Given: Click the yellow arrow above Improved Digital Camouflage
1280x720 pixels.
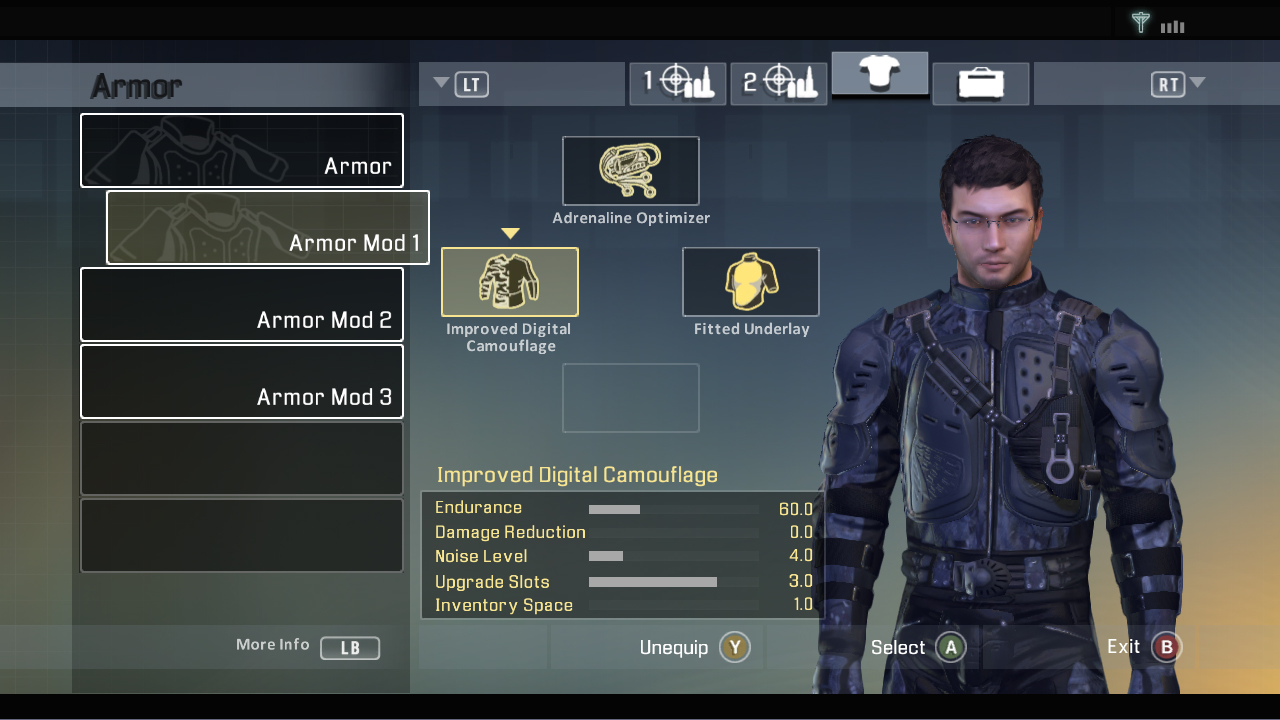Looking at the screenshot, I should (510, 233).
